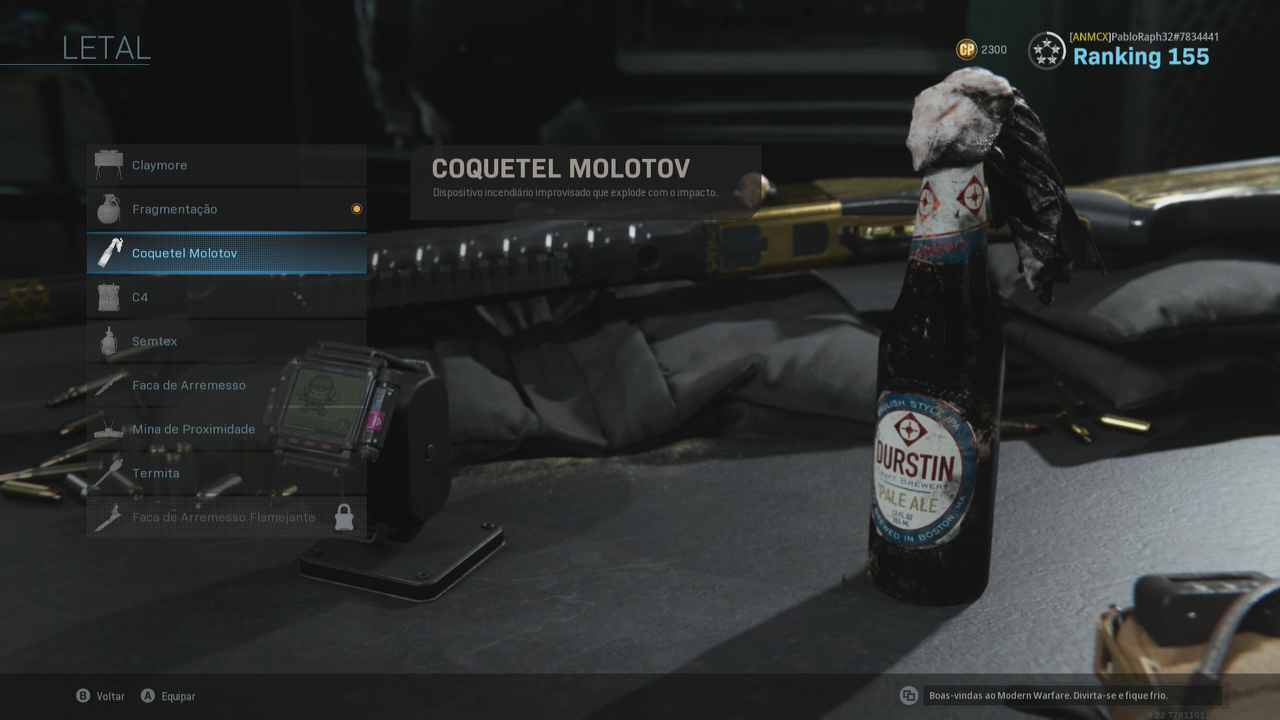Screen dimensions: 1280x720
Task: Pick the Termita lethal option
Action: coord(226,473)
